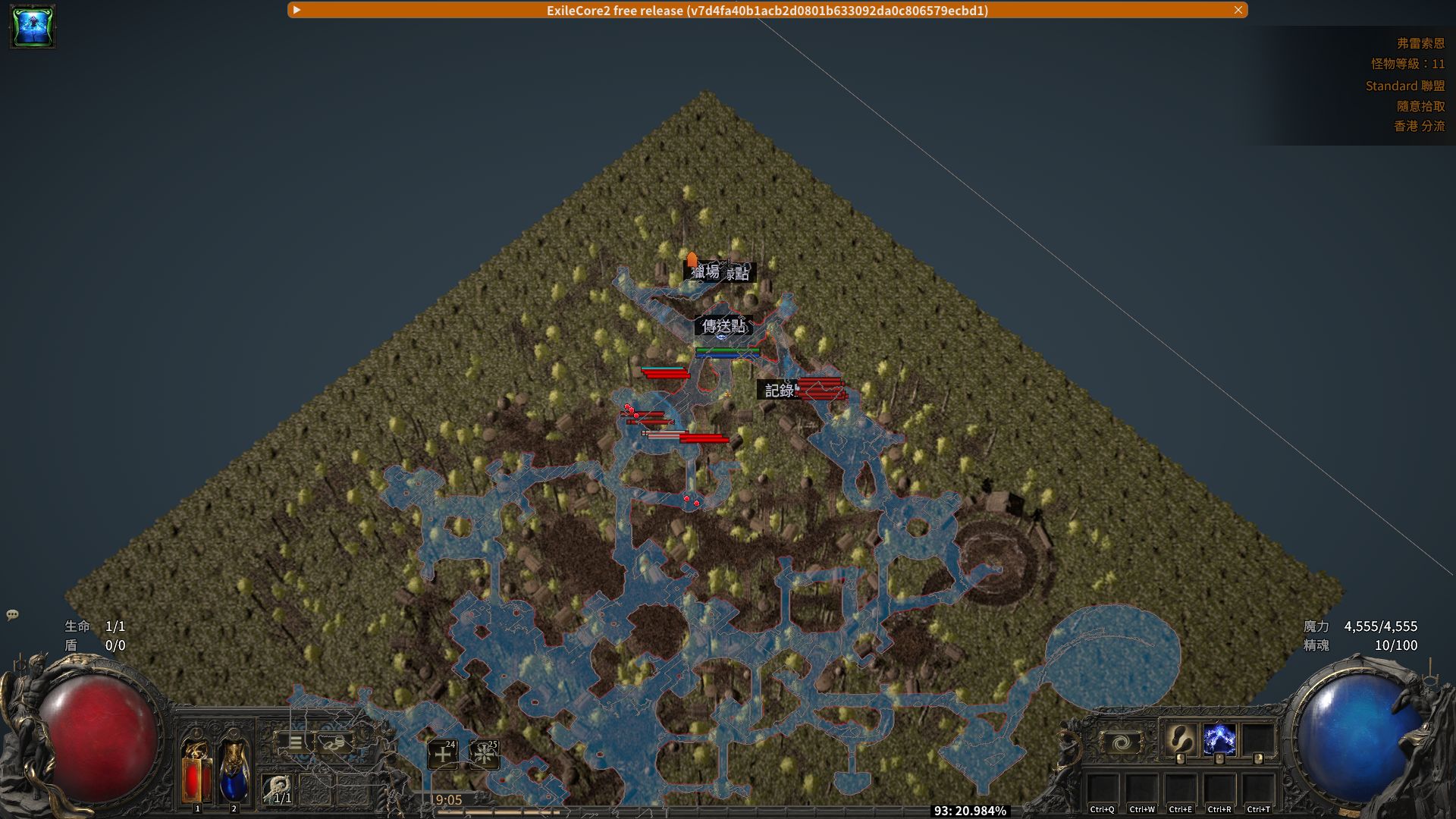Use the red life flask
The width and height of the screenshot is (1456, 819).
coord(196,771)
